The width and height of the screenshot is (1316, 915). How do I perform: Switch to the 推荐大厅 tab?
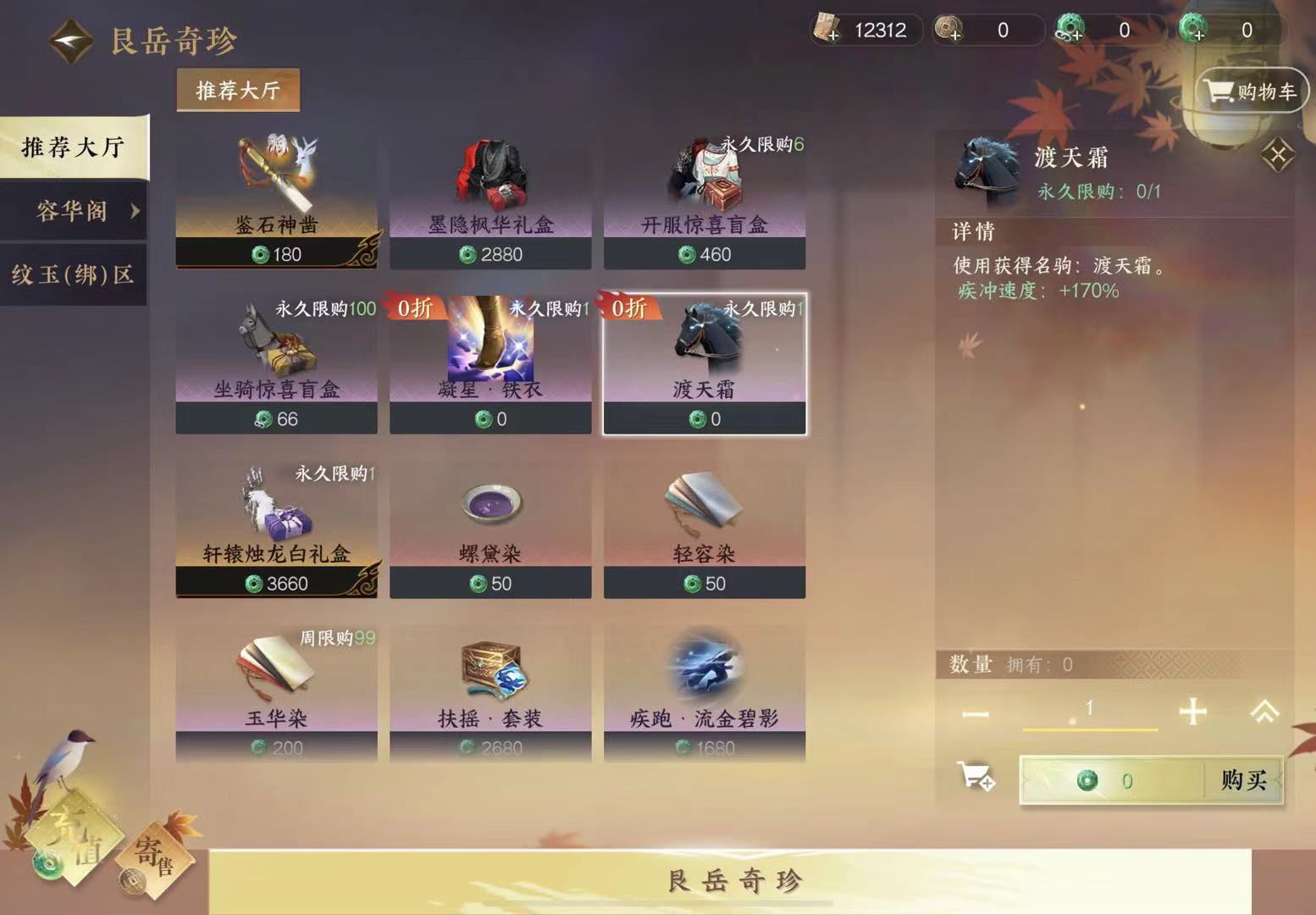coord(74,146)
